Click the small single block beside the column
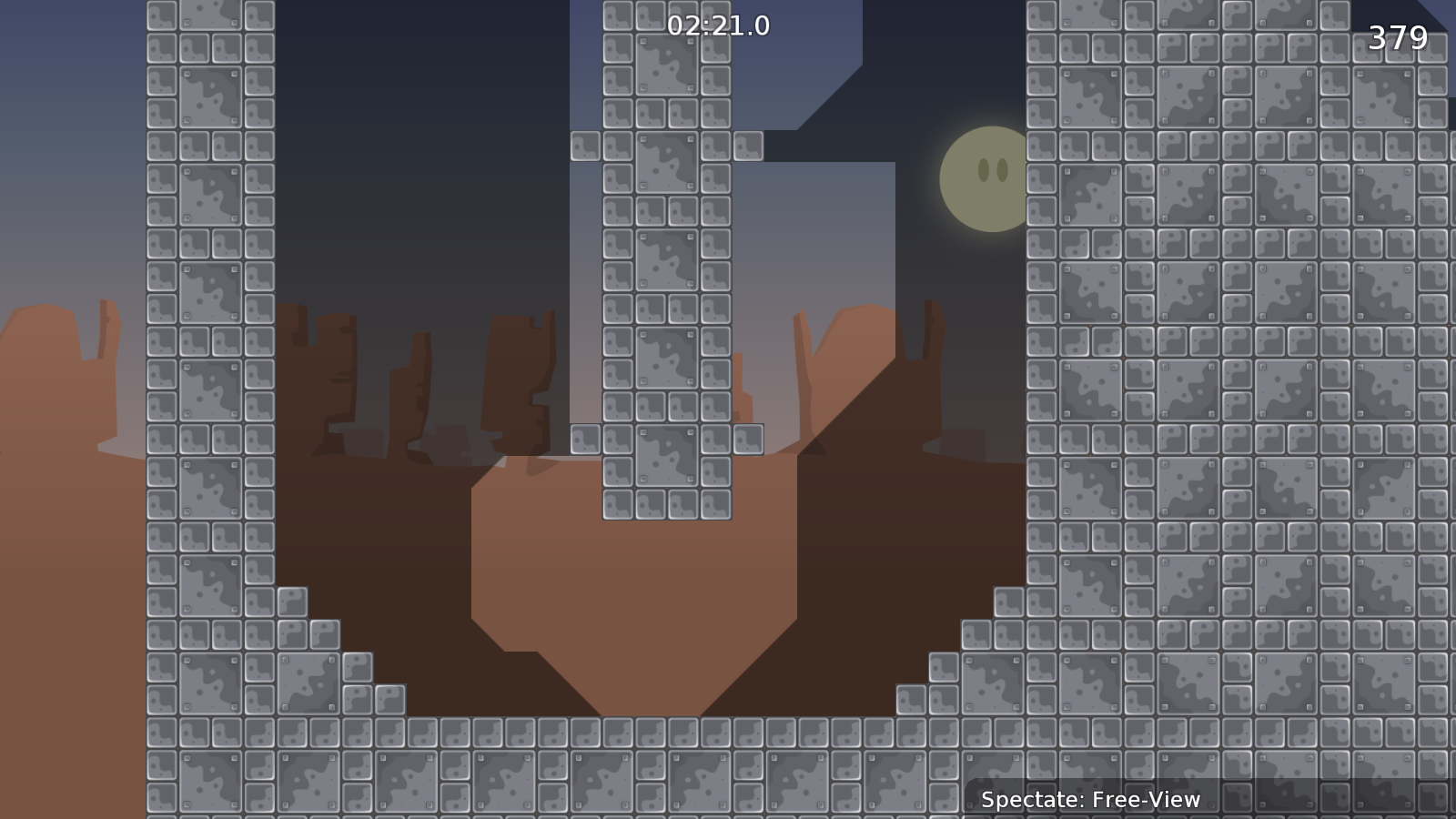Screen dimensions: 1456x819 click(749, 145)
